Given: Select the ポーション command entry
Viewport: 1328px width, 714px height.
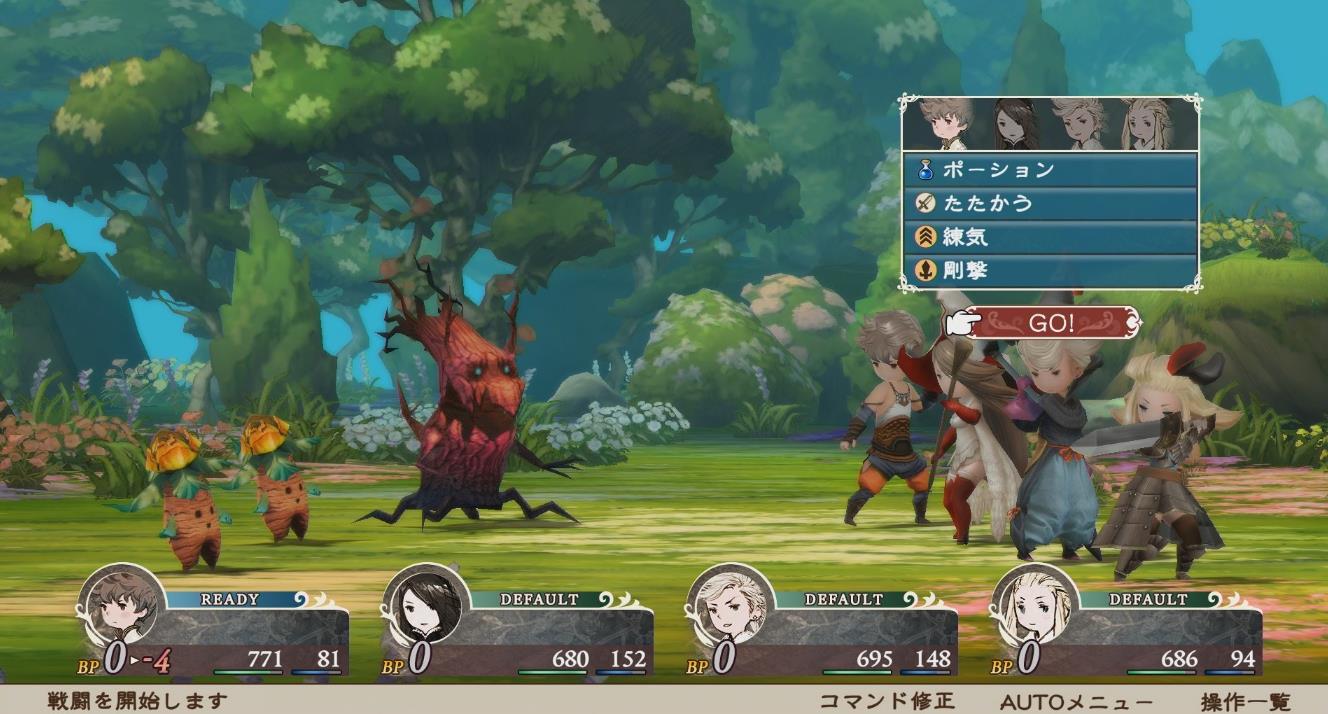Looking at the screenshot, I should coord(1050,170).
